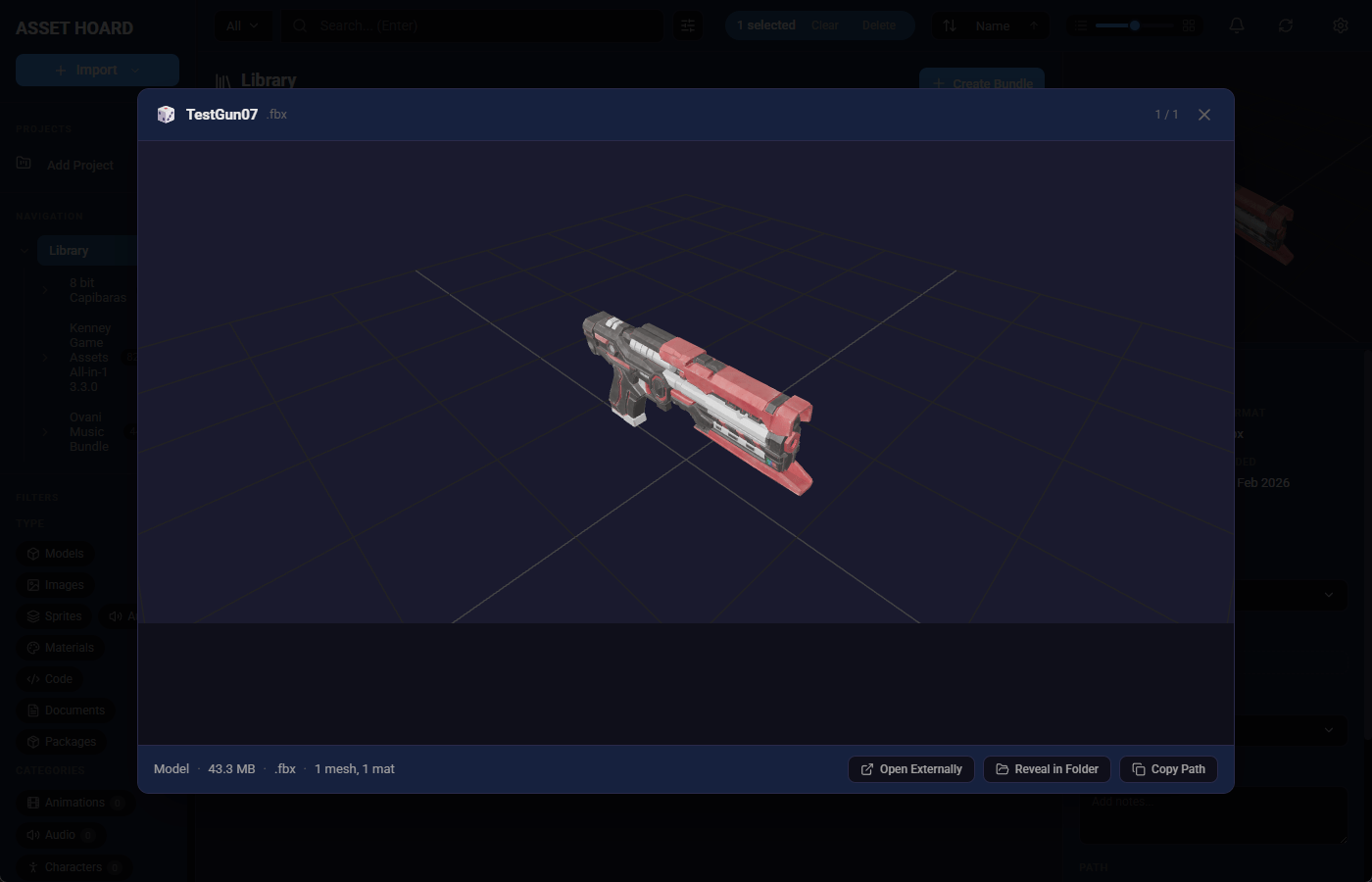Open the 8 bit Capibaras project entry
This screenshot has width=1372, height=882.
click(97, 289)
